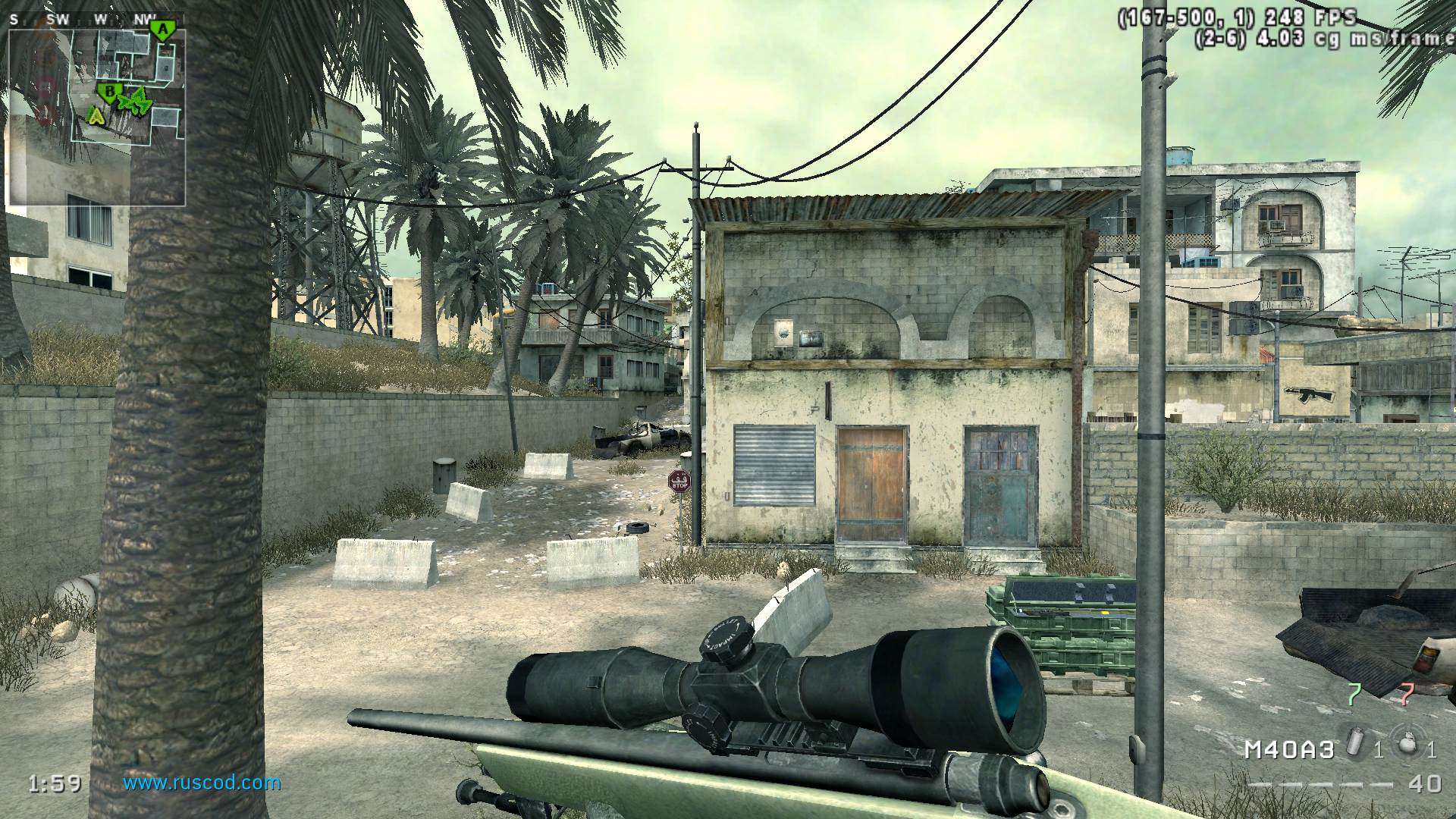Viewport: 1456px width, 819px height.
Task: Select the green B objective marker on minimap
Action: click(x=110, y=93)
